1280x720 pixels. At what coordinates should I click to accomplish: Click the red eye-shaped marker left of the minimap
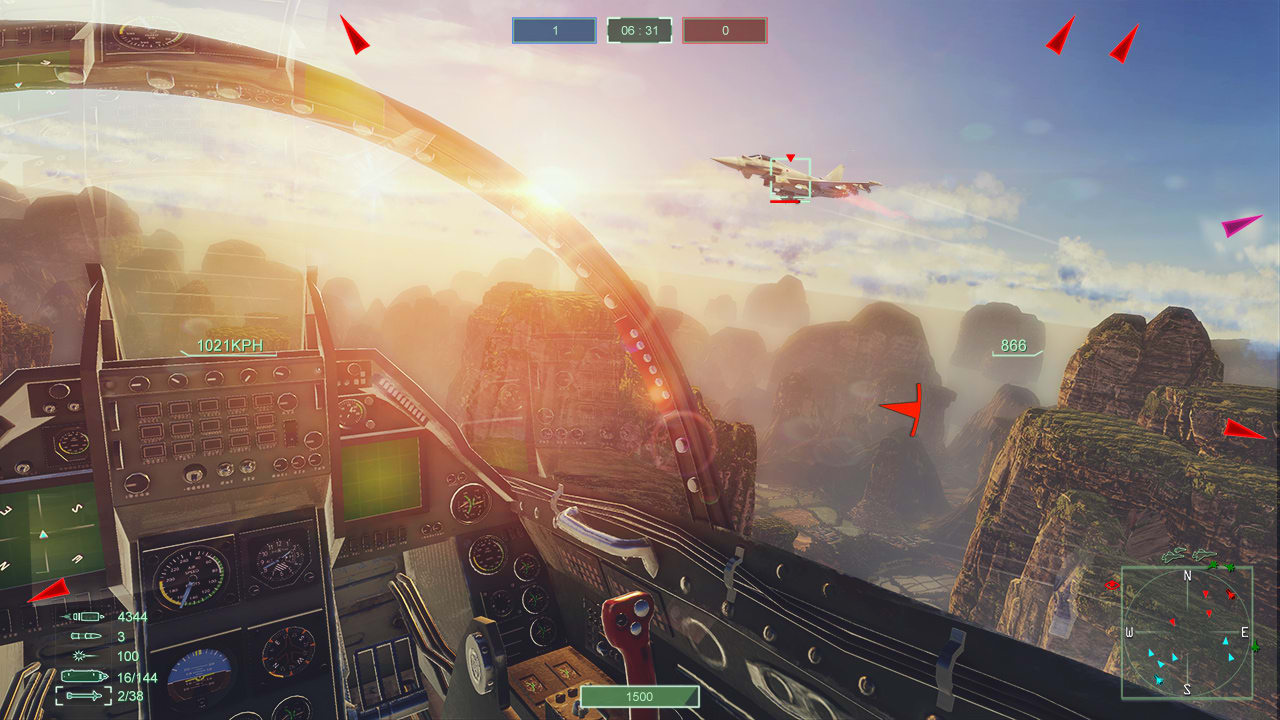pos(1111,585)
